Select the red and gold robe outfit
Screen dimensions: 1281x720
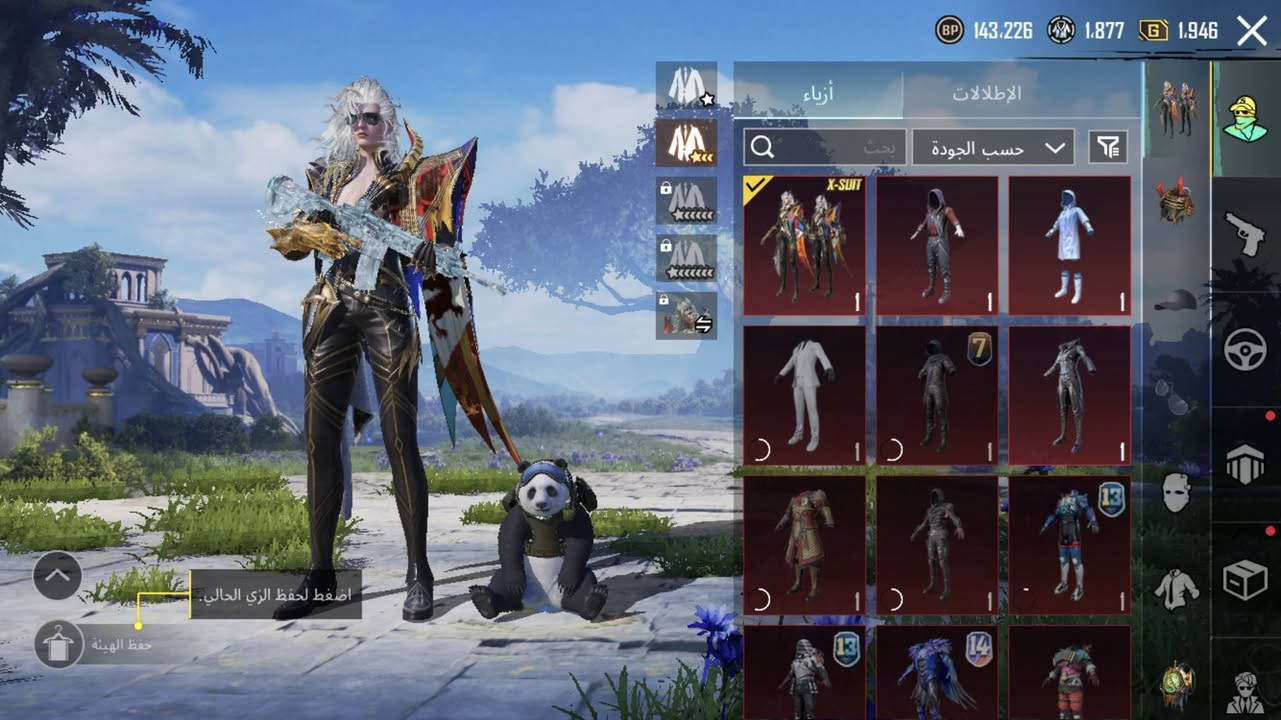click(x=804, y=545)
